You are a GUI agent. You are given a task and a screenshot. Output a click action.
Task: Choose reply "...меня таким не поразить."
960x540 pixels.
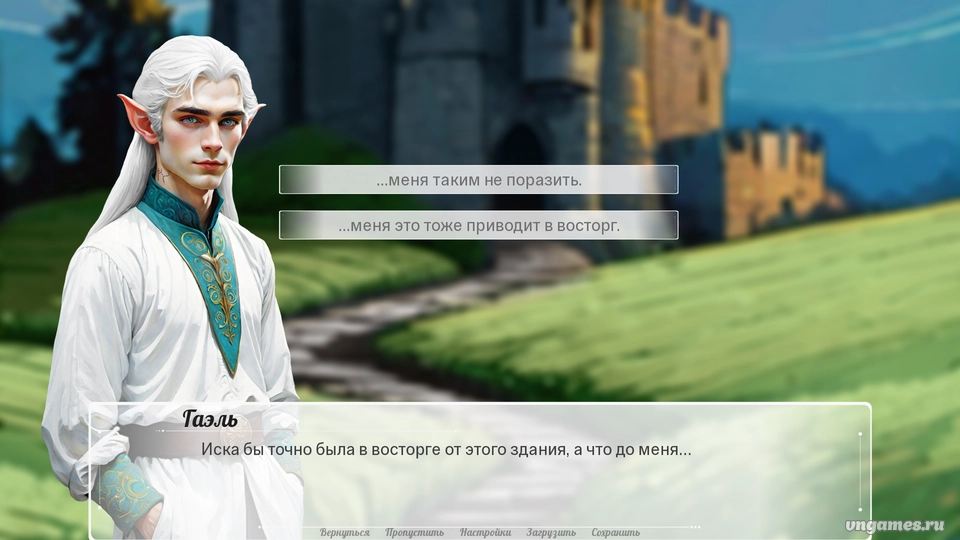coord(478,180)
